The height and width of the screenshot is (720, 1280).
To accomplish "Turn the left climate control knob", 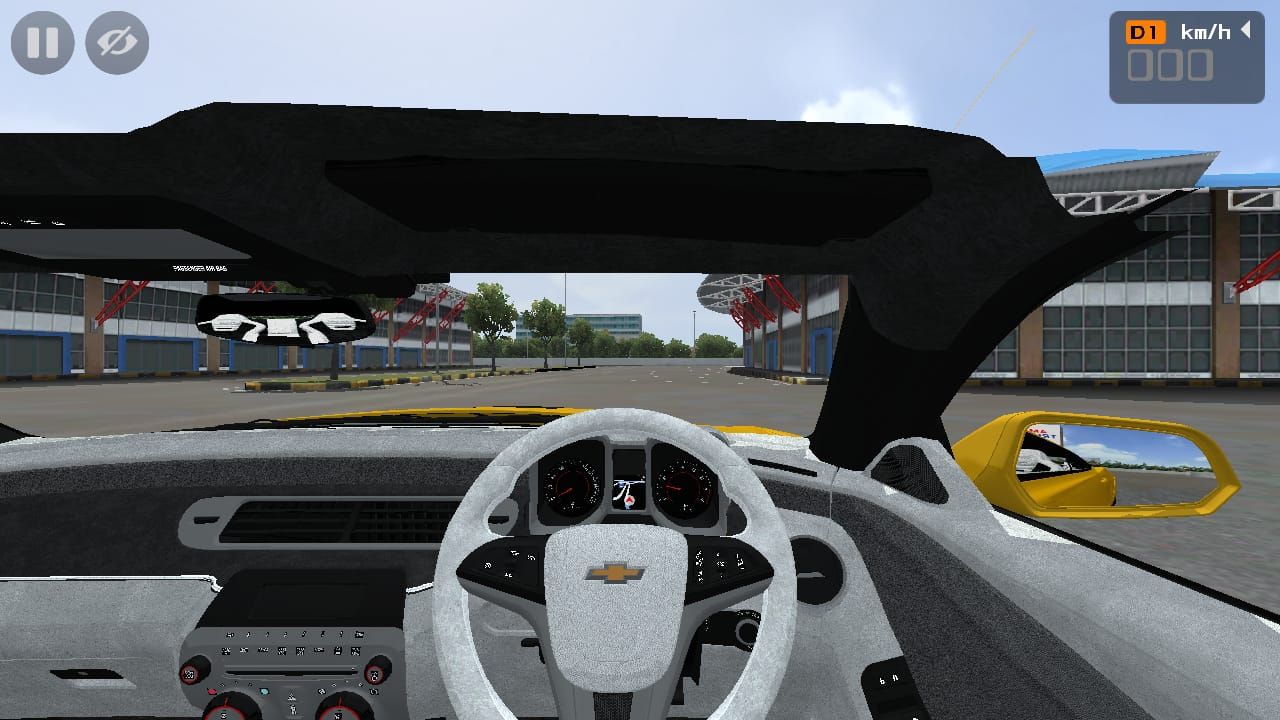I will click(x=232, y=712).
